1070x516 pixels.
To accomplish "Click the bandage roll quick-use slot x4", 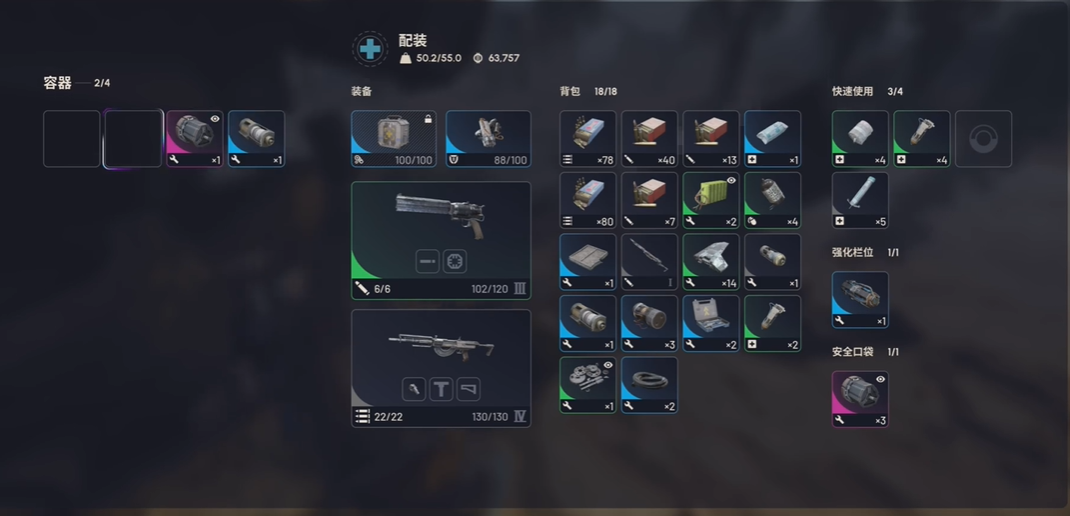I will coord(860,138).
